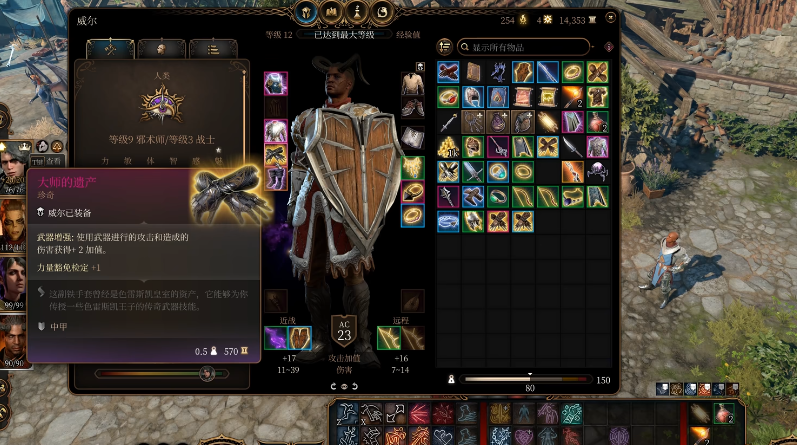This screenshot has width=797, height=445.
Task: Switch to the head-icon character tab
Action: point(158,49)
